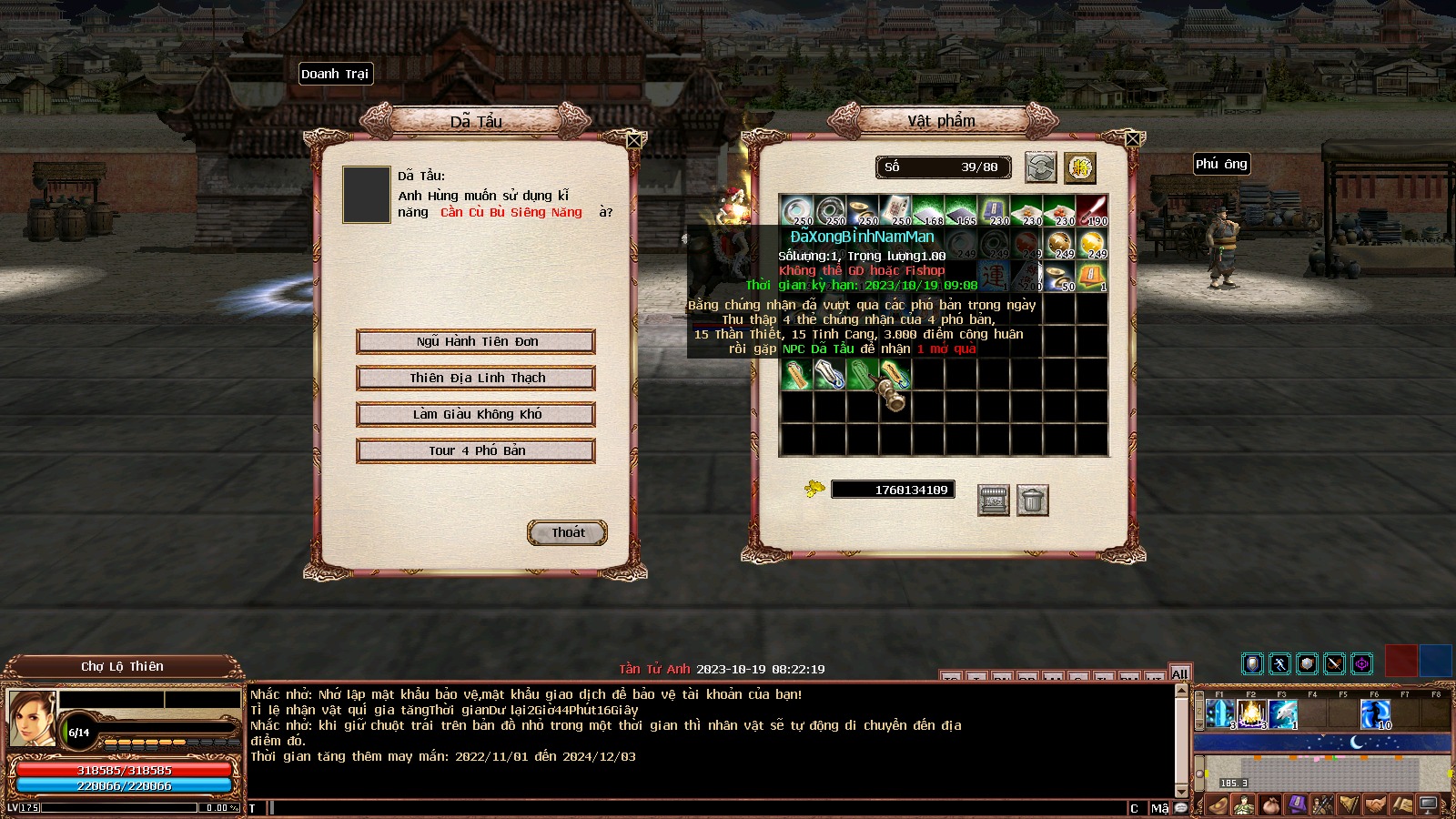
Task: Click the trash bin to discard items
Action: (x=1033, y=500)
